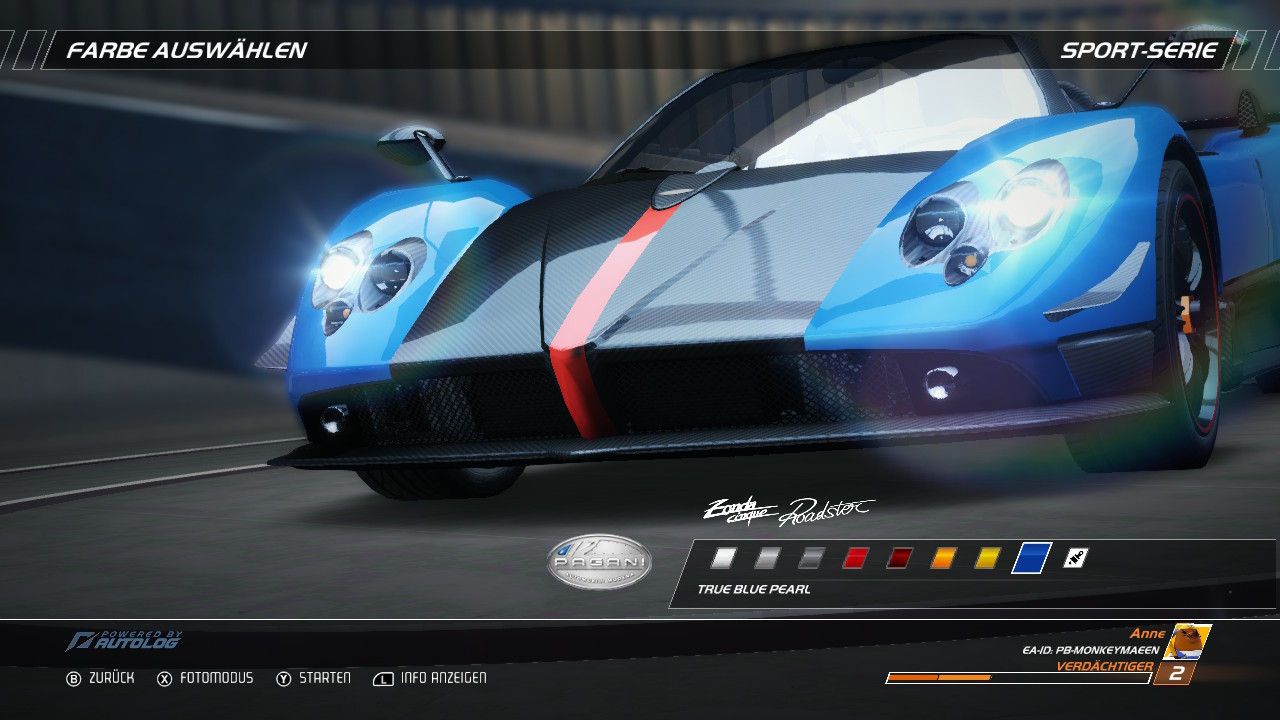
Task: Click the Powered by Autolog logo
Action: [x=124, y=641]
